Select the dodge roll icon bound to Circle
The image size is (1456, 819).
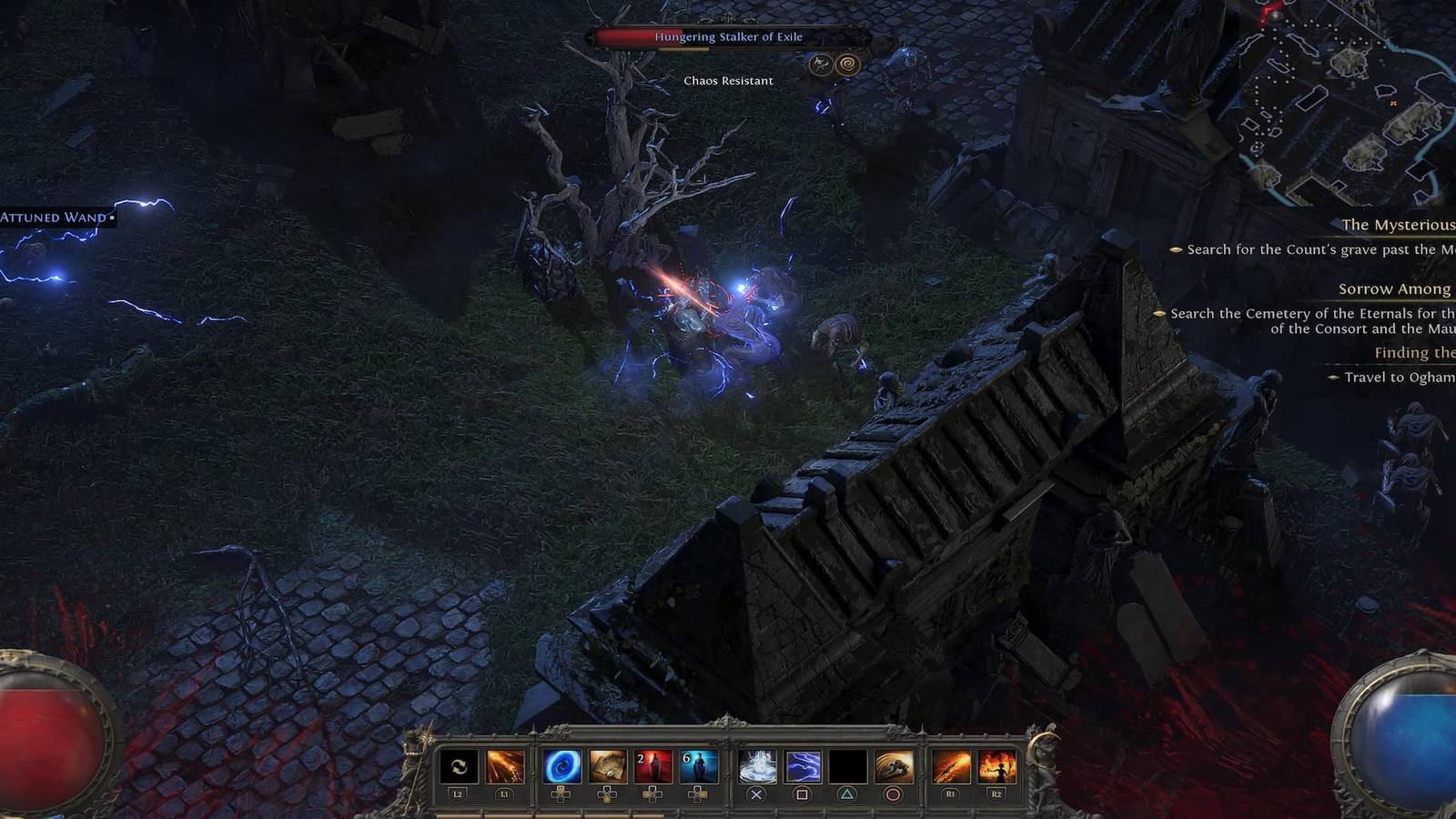[x=895, y=767]
